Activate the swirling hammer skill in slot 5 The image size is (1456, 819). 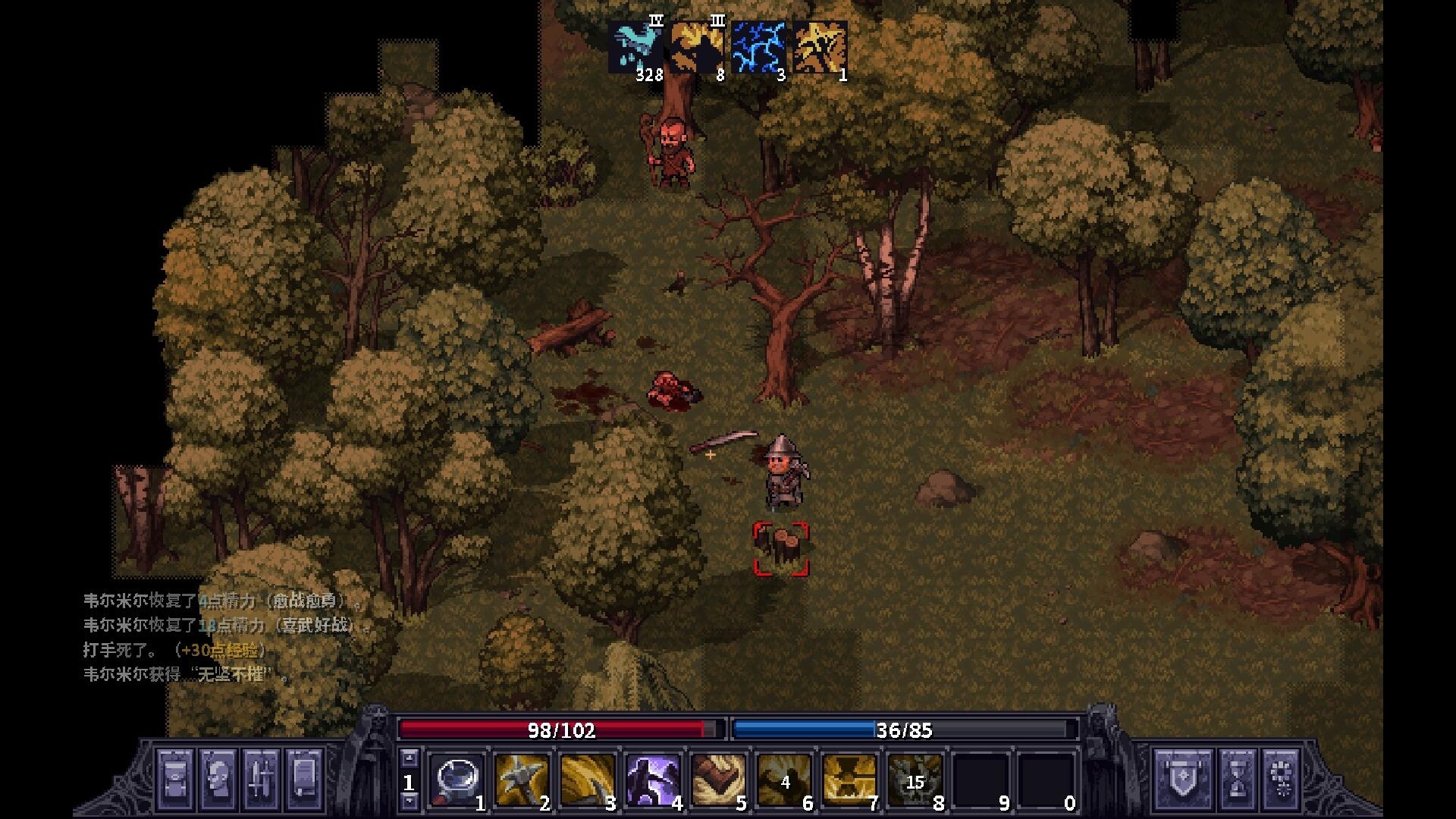tap(718, 779)
